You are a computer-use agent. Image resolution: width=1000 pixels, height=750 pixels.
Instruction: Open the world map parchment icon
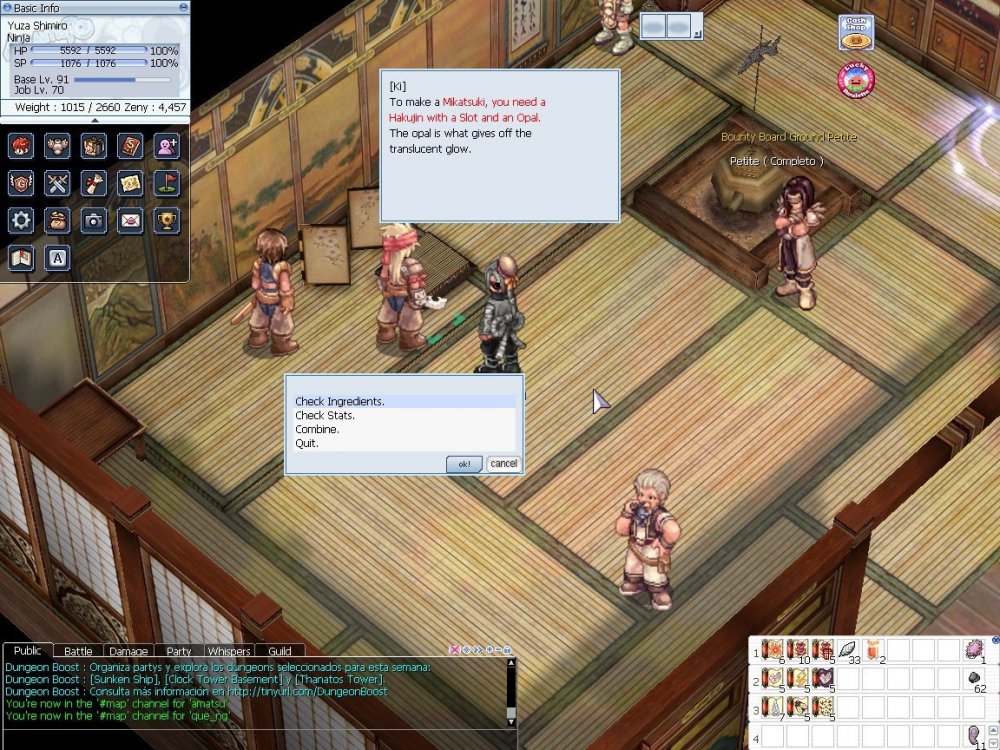[131, 183]
